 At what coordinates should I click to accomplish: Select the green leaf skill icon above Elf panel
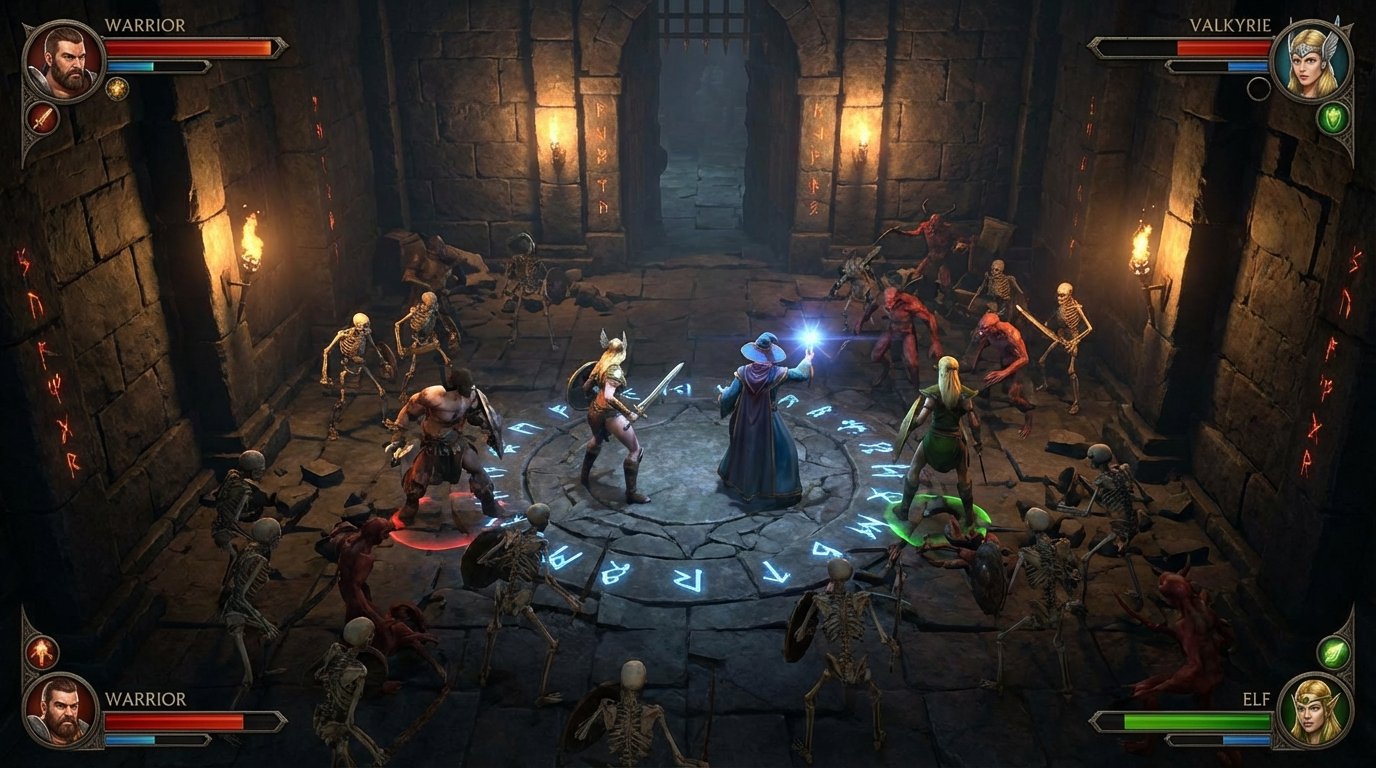pos(1333,653)
